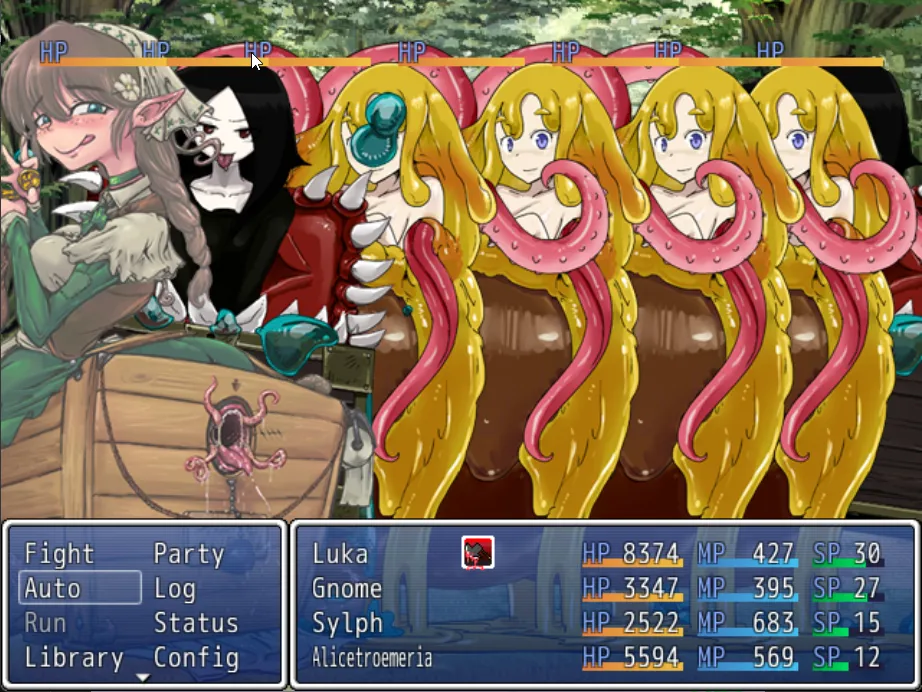922x692 pixels.
Task: Open the Config options
Action: coord(196,658)
